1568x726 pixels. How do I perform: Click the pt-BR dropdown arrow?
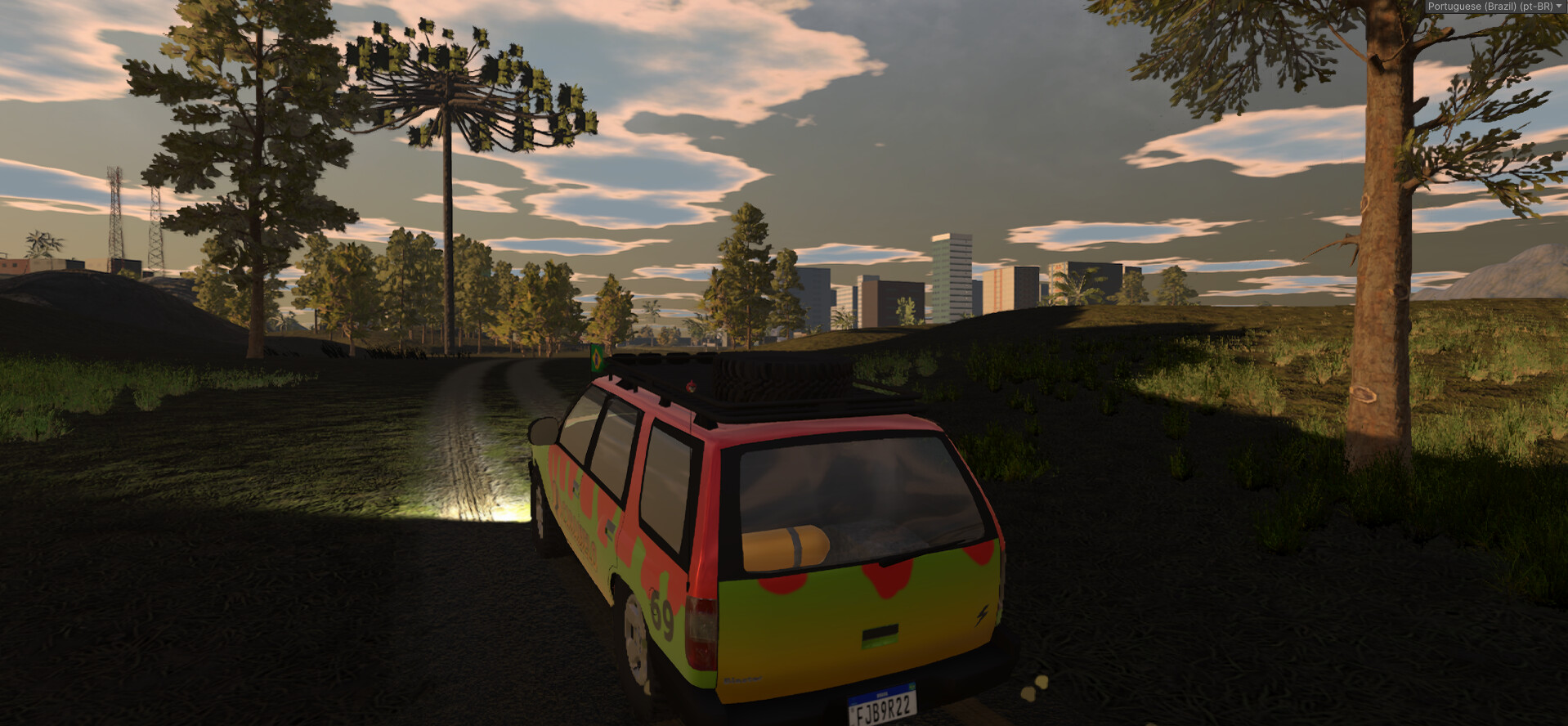pyautogui.click(x=1558, y=7)
